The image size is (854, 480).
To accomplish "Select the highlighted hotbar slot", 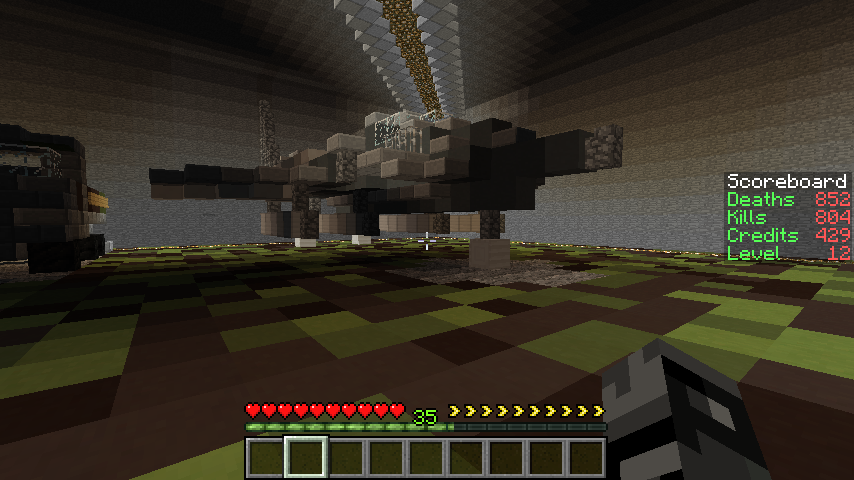I will [x=305, y=457].
